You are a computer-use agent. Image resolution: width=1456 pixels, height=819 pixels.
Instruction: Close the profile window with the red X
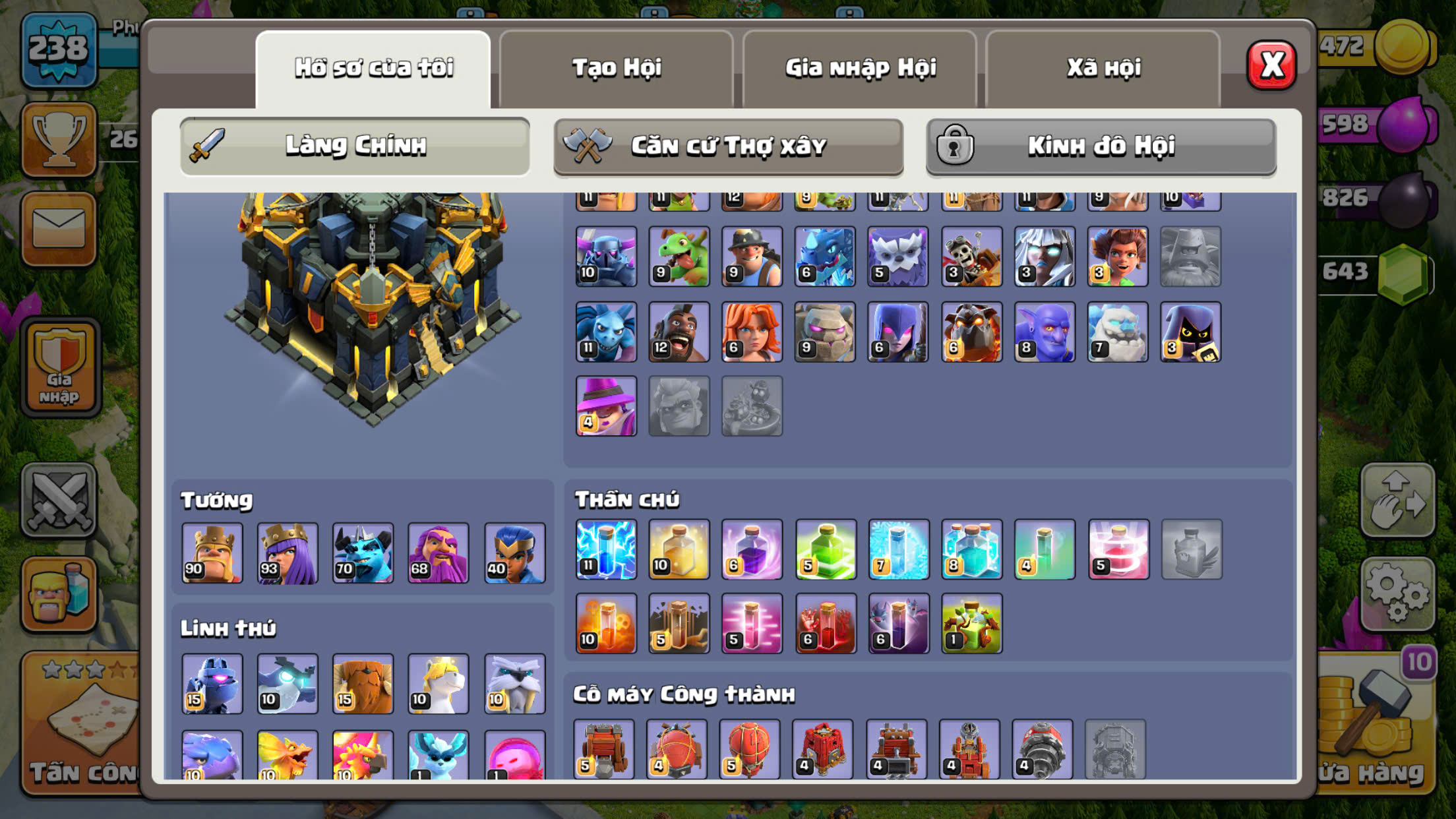[1271, 65]
